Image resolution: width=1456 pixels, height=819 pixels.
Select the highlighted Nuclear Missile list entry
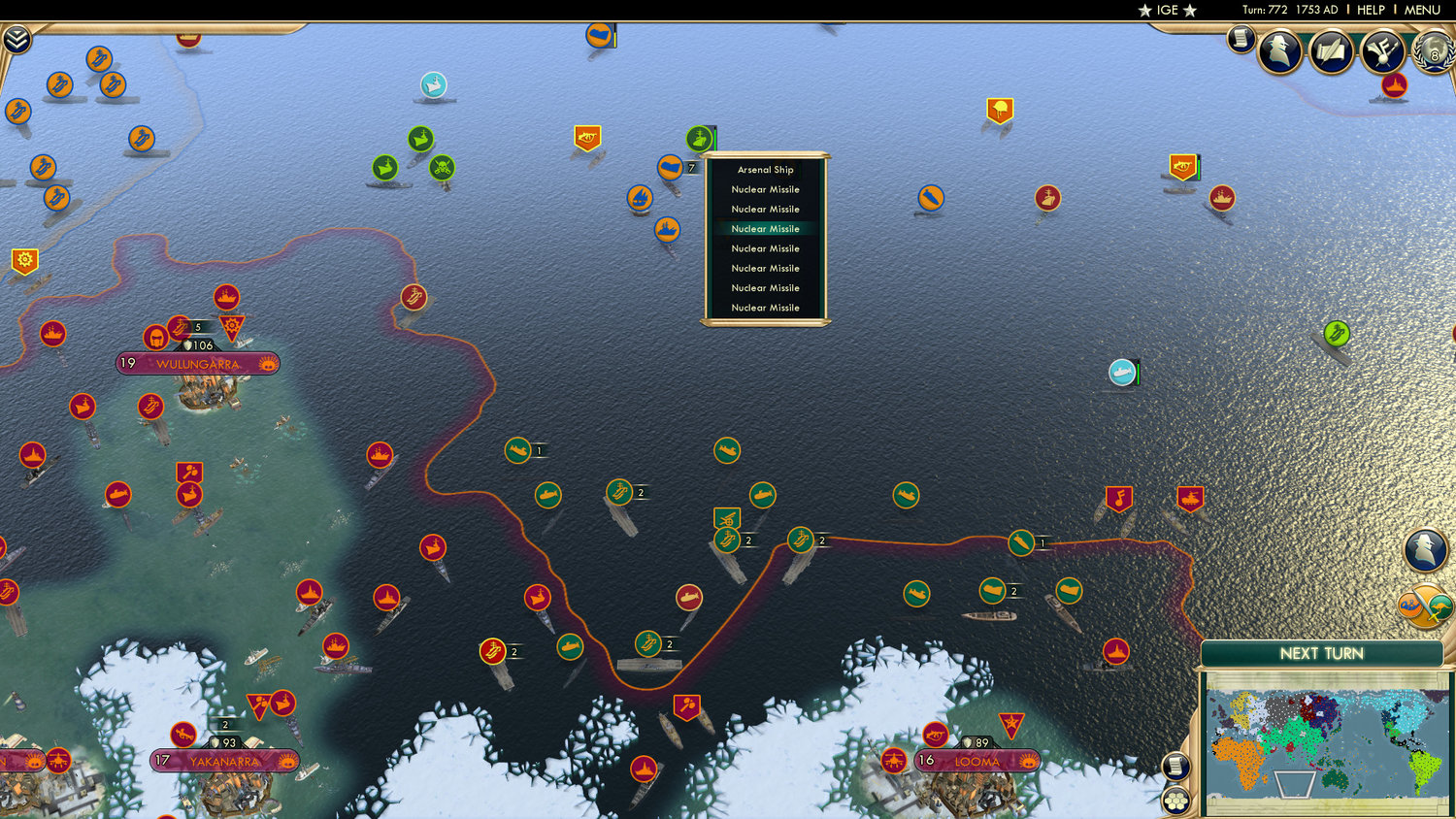764,228
